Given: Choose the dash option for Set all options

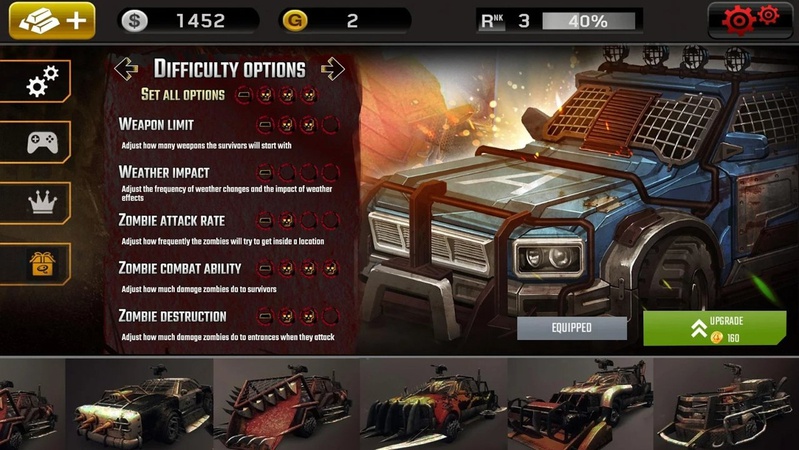Looking at the screenshot, I should [x=244, y=95].
